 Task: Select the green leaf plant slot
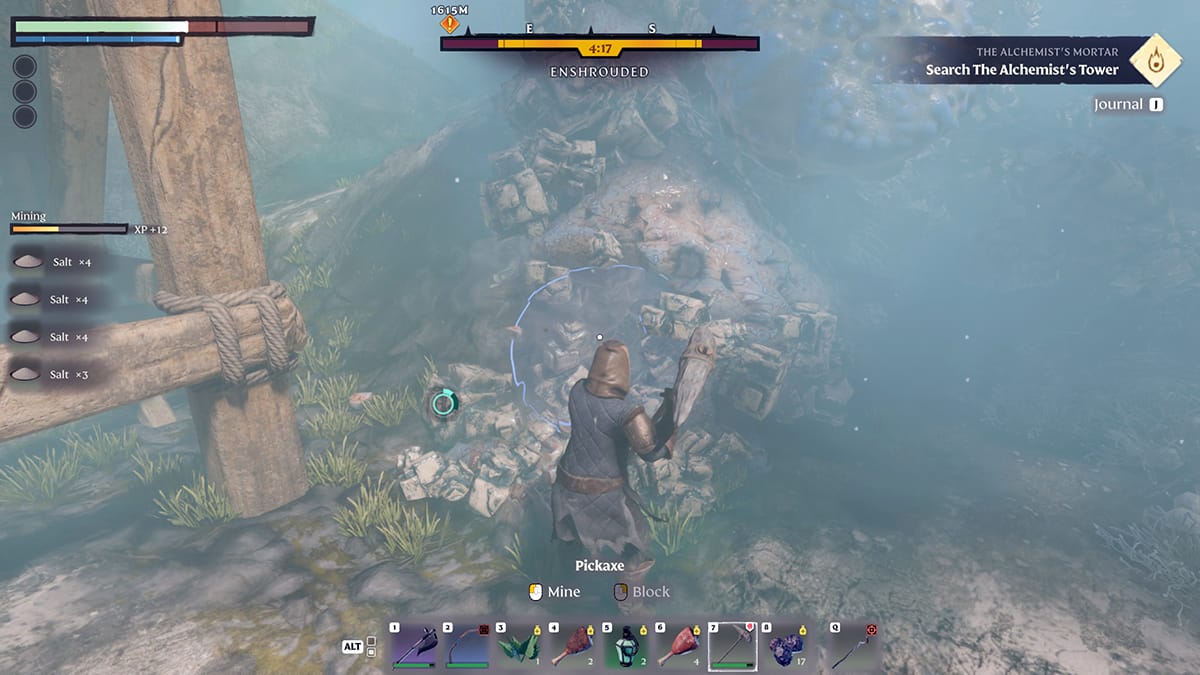[x=521, y=646]
